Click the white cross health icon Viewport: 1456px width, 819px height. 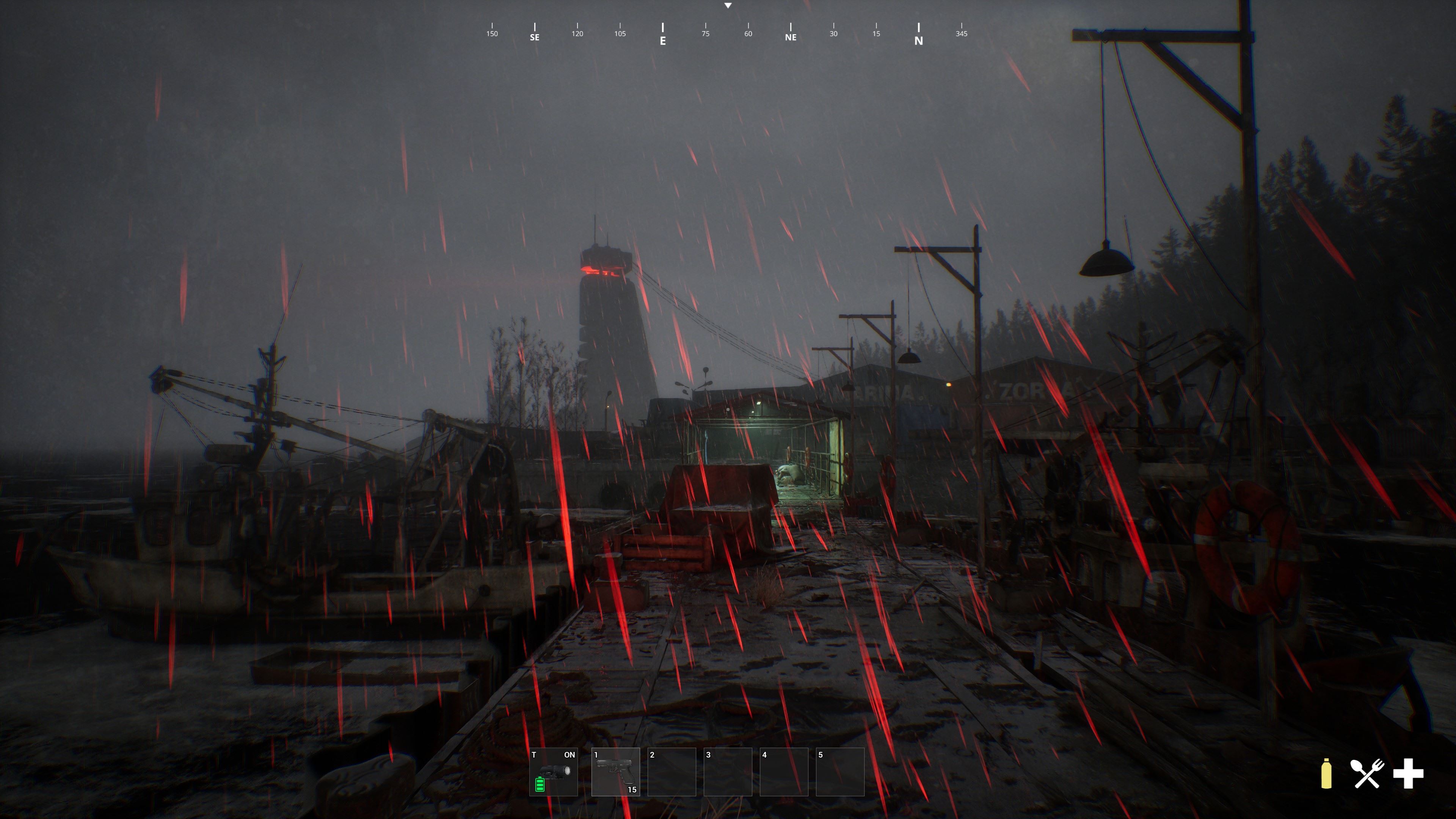point(1408,773)
